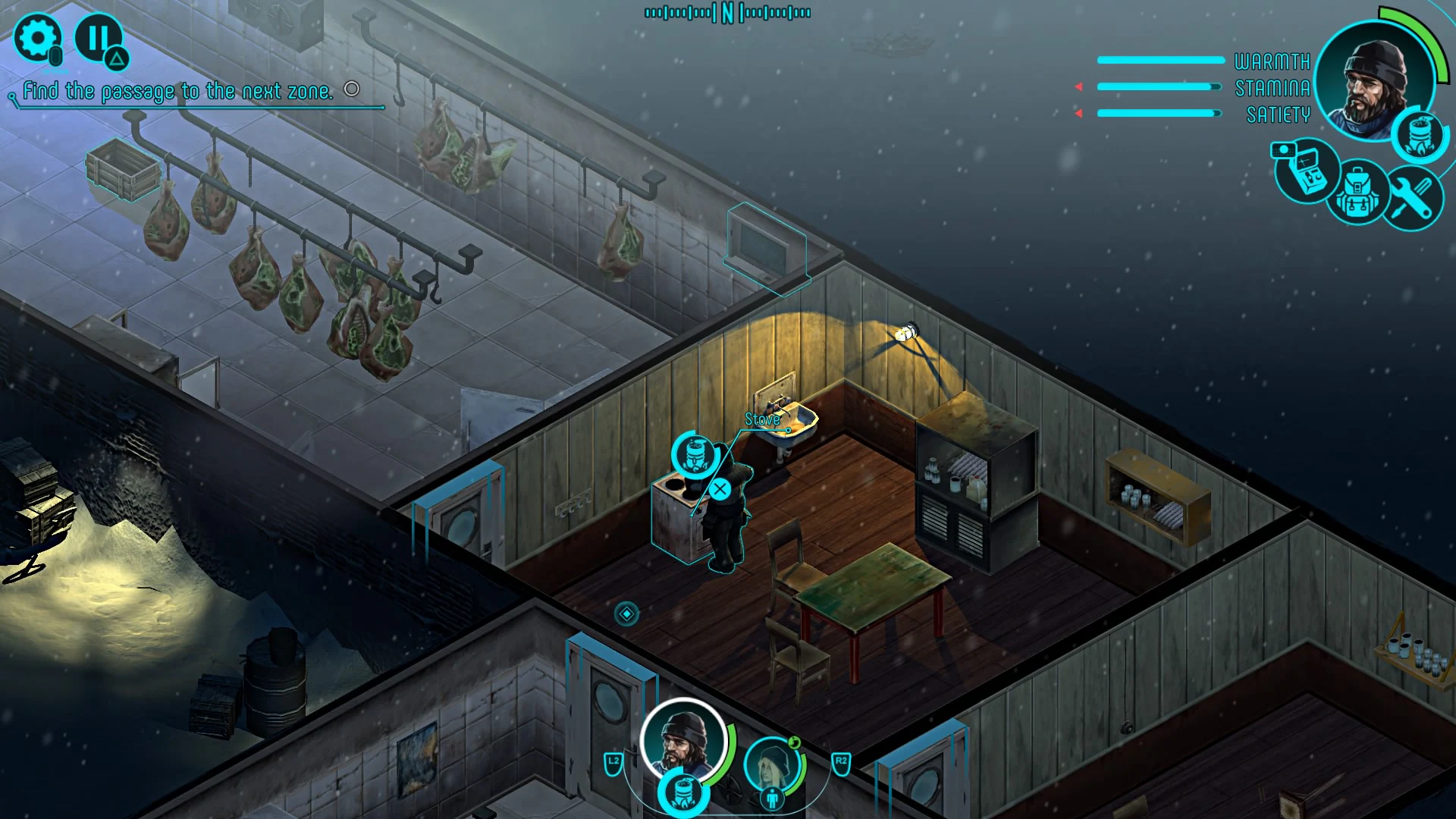Click the burning stove status icon near the portrait
The image size is (1456, 819).
1419,134
